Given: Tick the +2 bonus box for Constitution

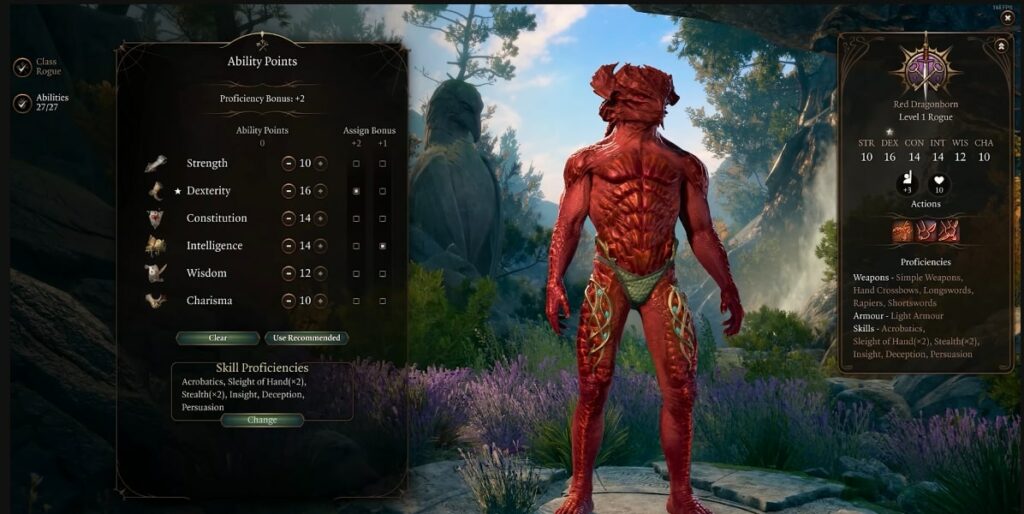Looking at the screenshot, I should click(x=356, y=218).
